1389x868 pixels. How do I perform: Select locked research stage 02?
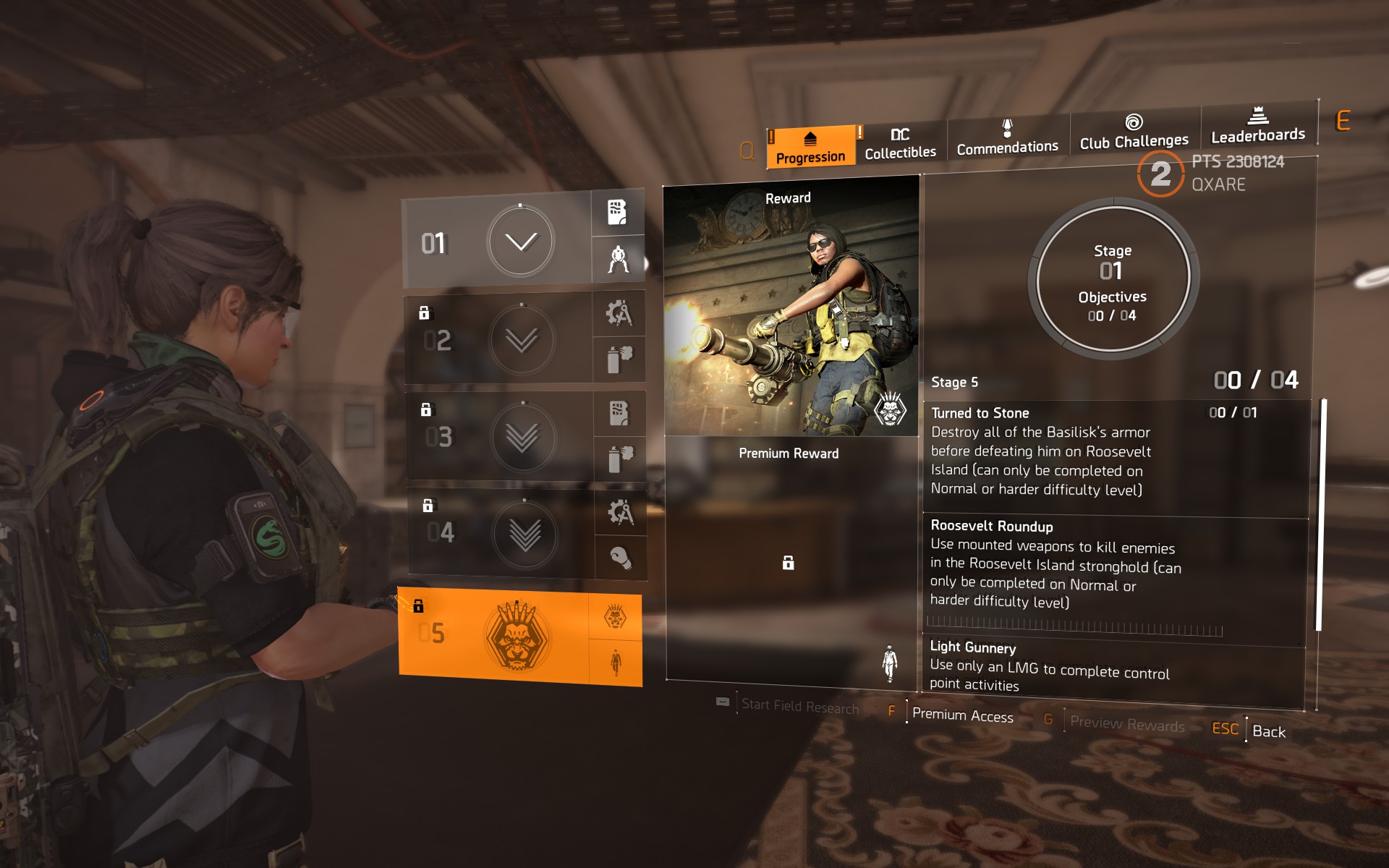tap(498, 339)
